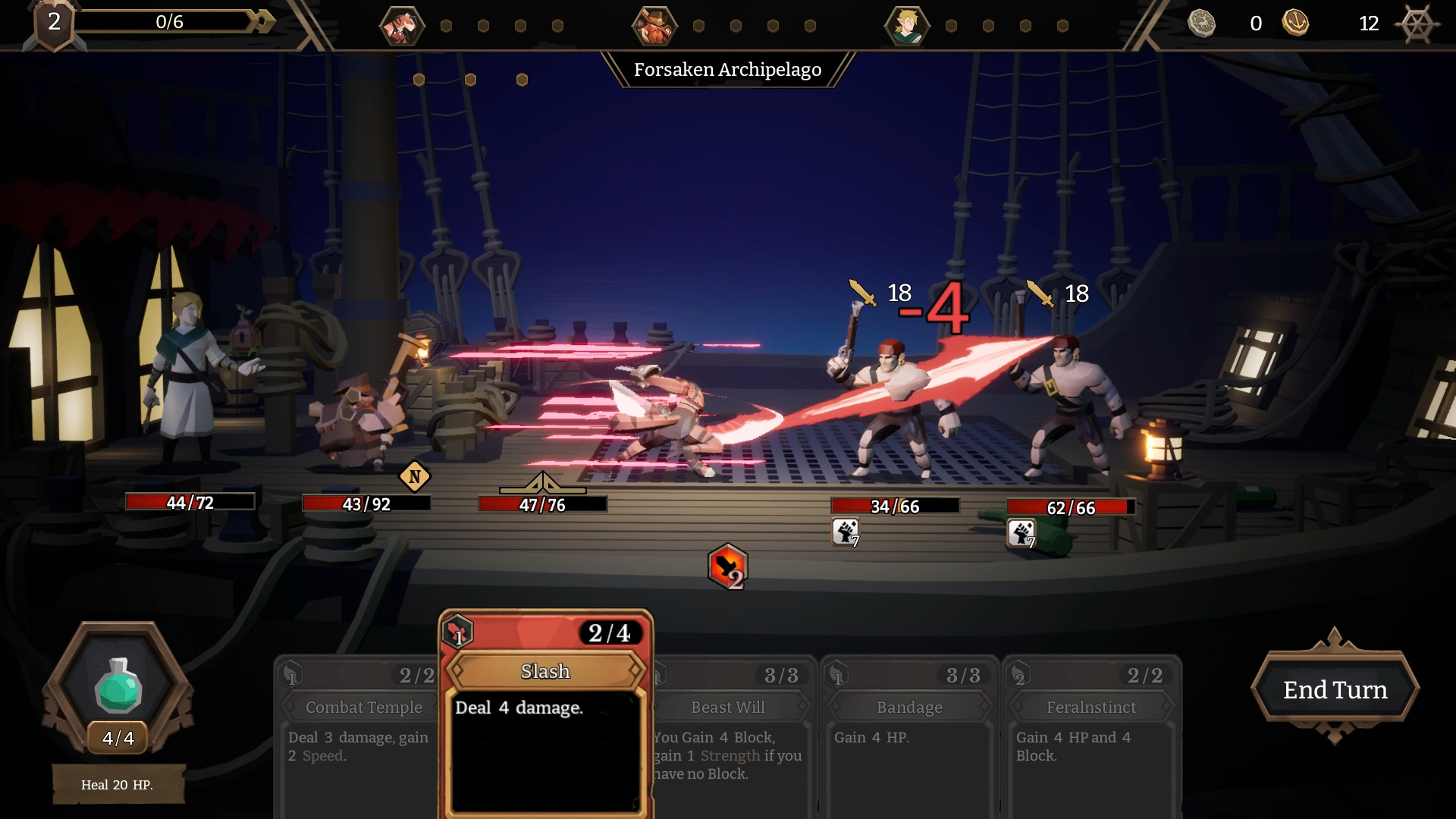Select the blonde elf hero portrait
Image resolution: width=1456 pixels, height=819 pixels.
(906, 26)
